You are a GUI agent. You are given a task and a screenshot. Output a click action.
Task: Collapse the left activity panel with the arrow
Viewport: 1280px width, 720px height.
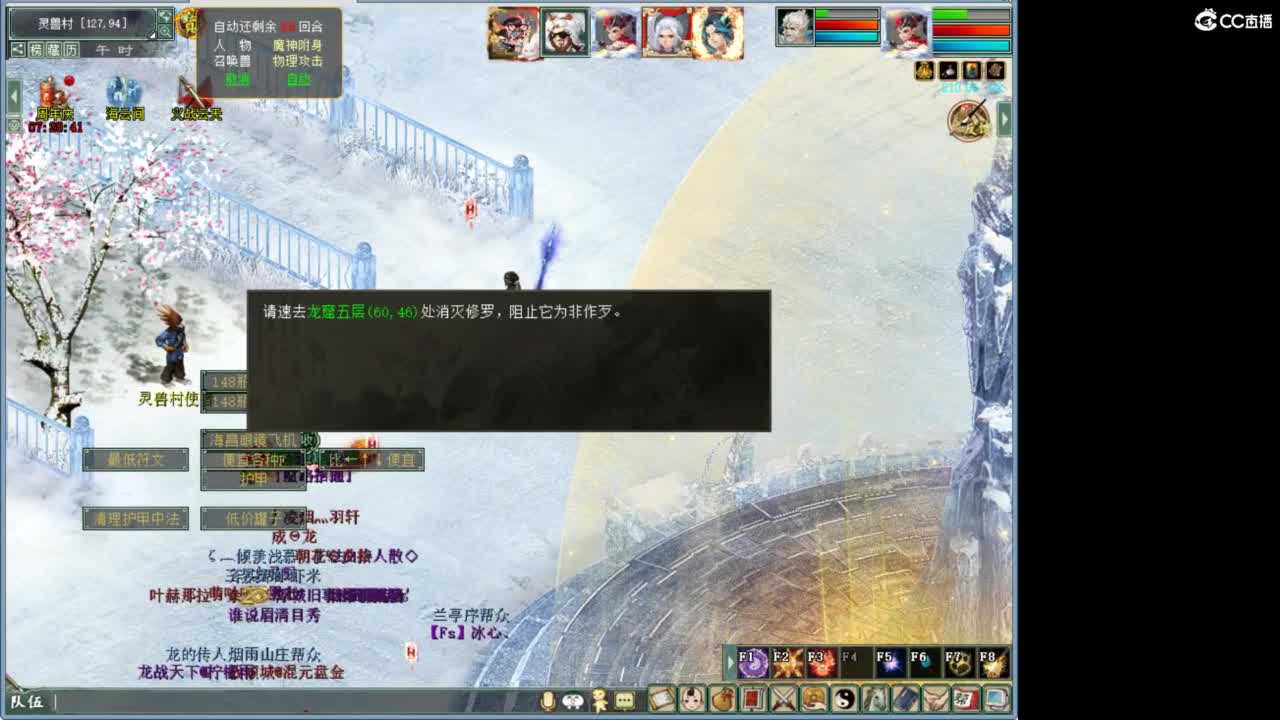pyautogui.click(x=13, y=95)
